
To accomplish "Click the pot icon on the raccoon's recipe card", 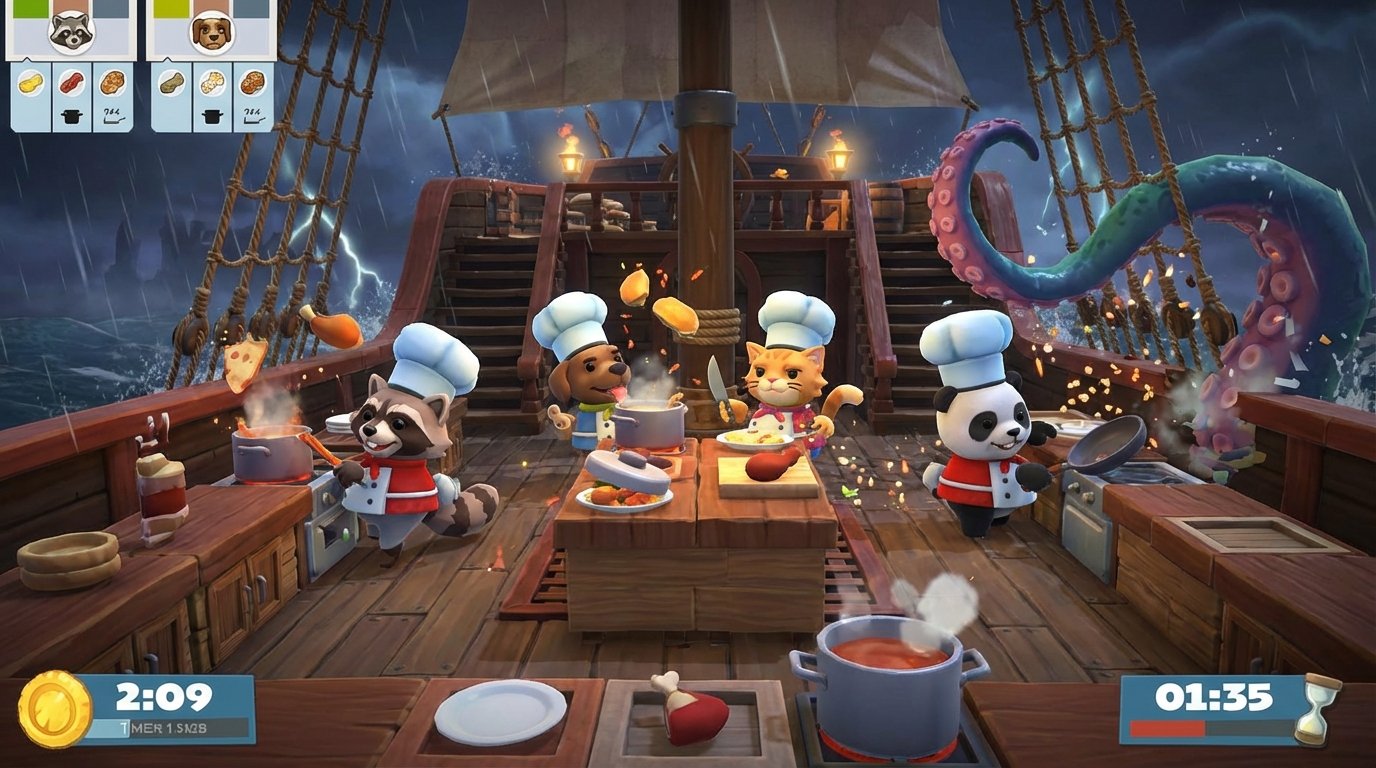I will 71,115.
